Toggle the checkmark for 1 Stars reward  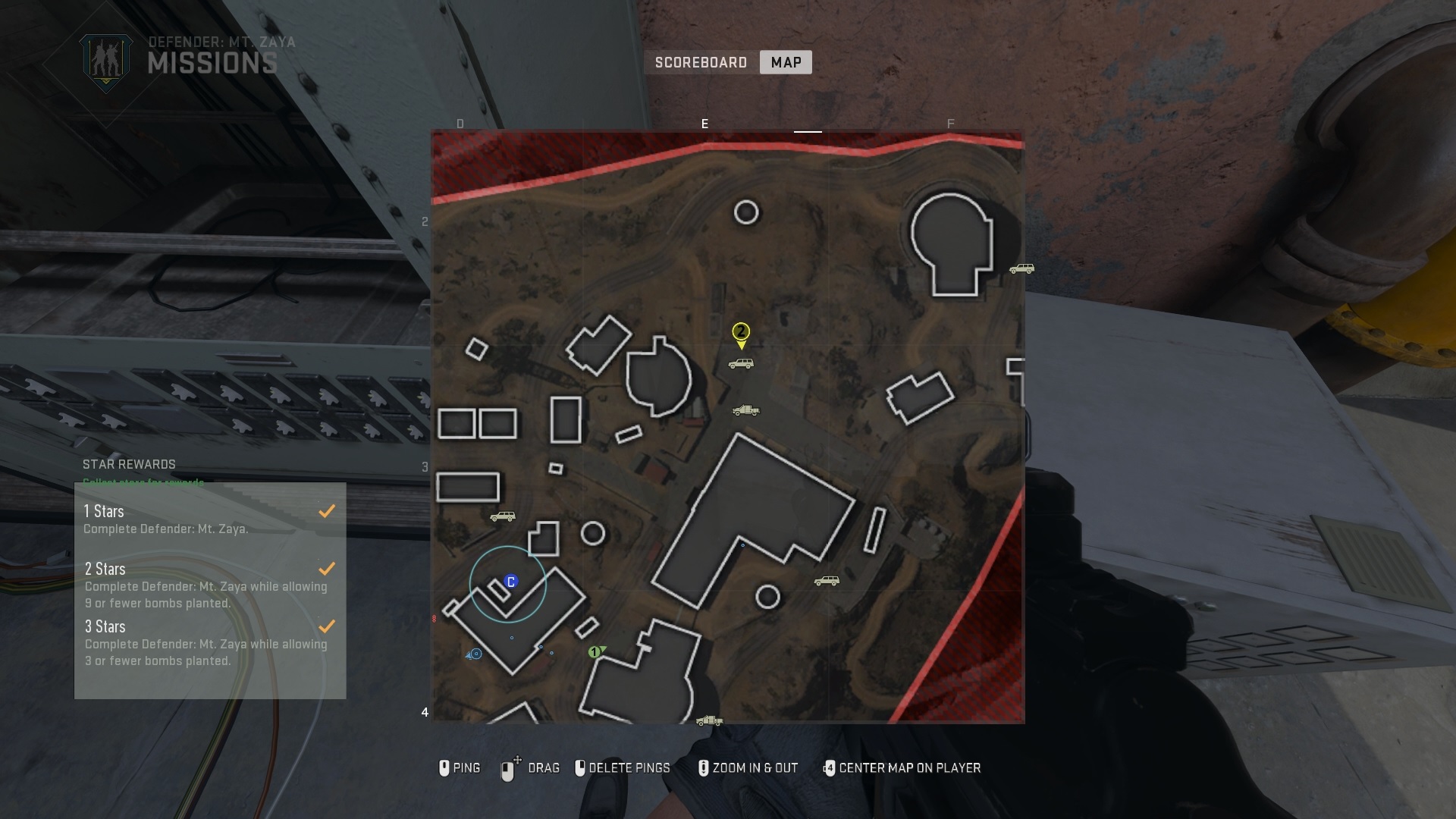[327, 510]
